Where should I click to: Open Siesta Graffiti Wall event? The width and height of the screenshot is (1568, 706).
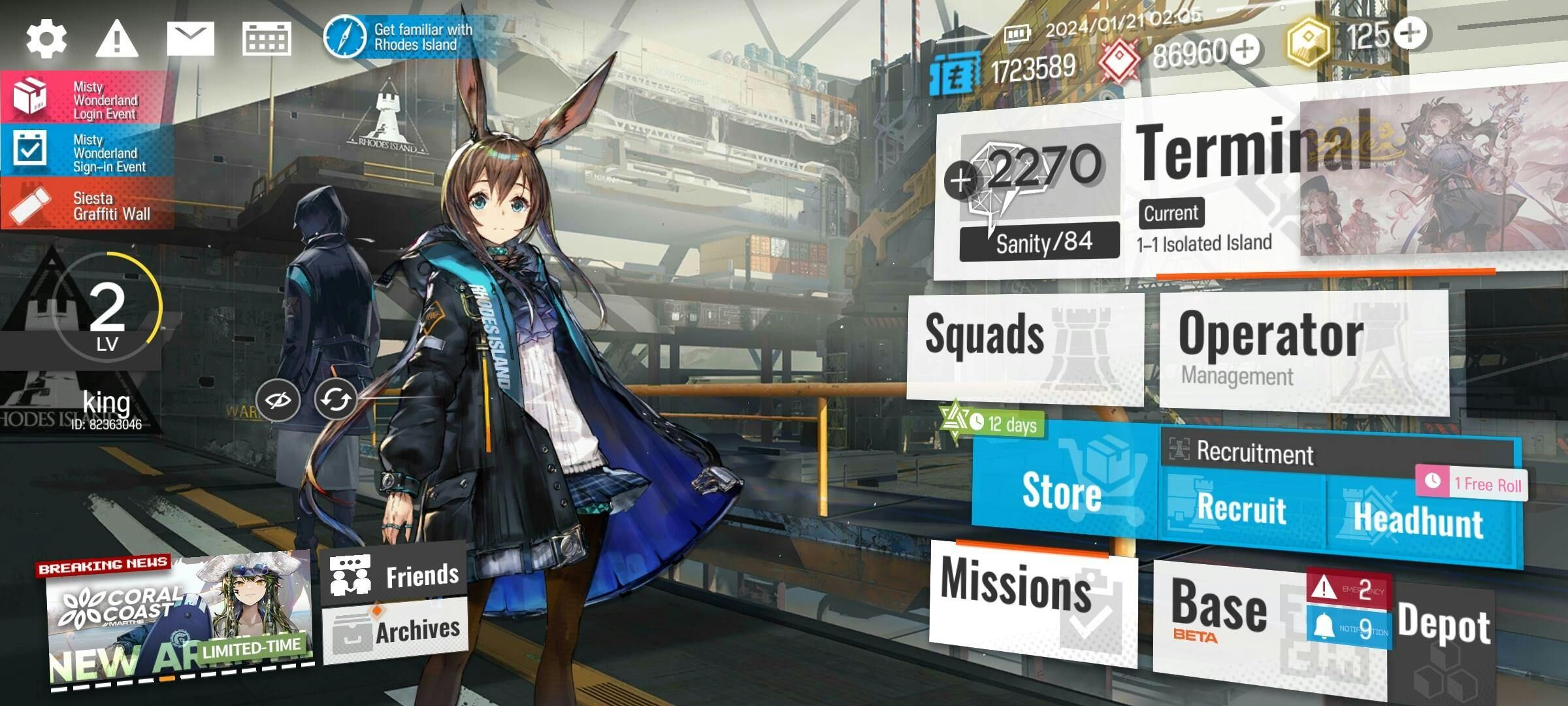click(x=87, y=205)
